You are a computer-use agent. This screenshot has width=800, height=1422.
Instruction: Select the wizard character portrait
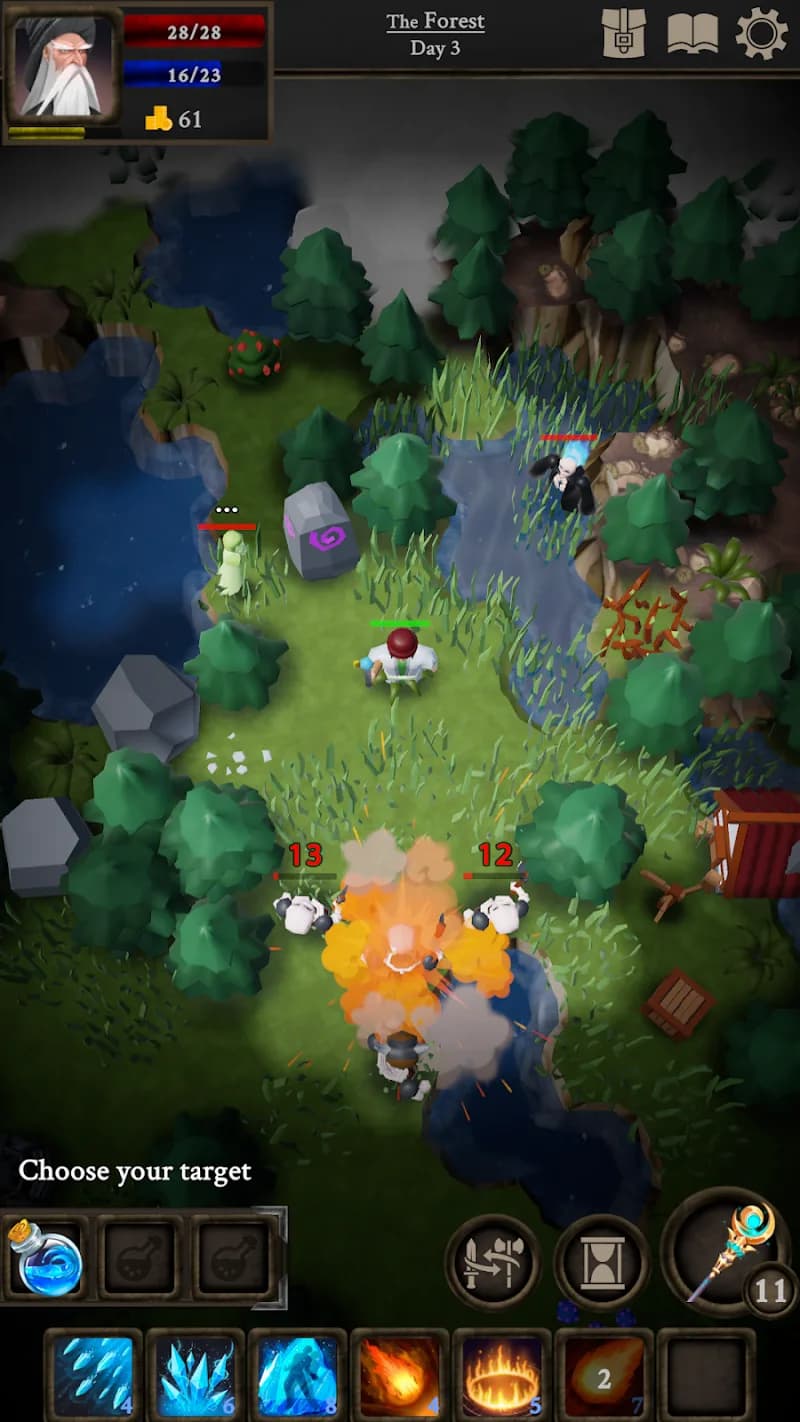point(62,68)
